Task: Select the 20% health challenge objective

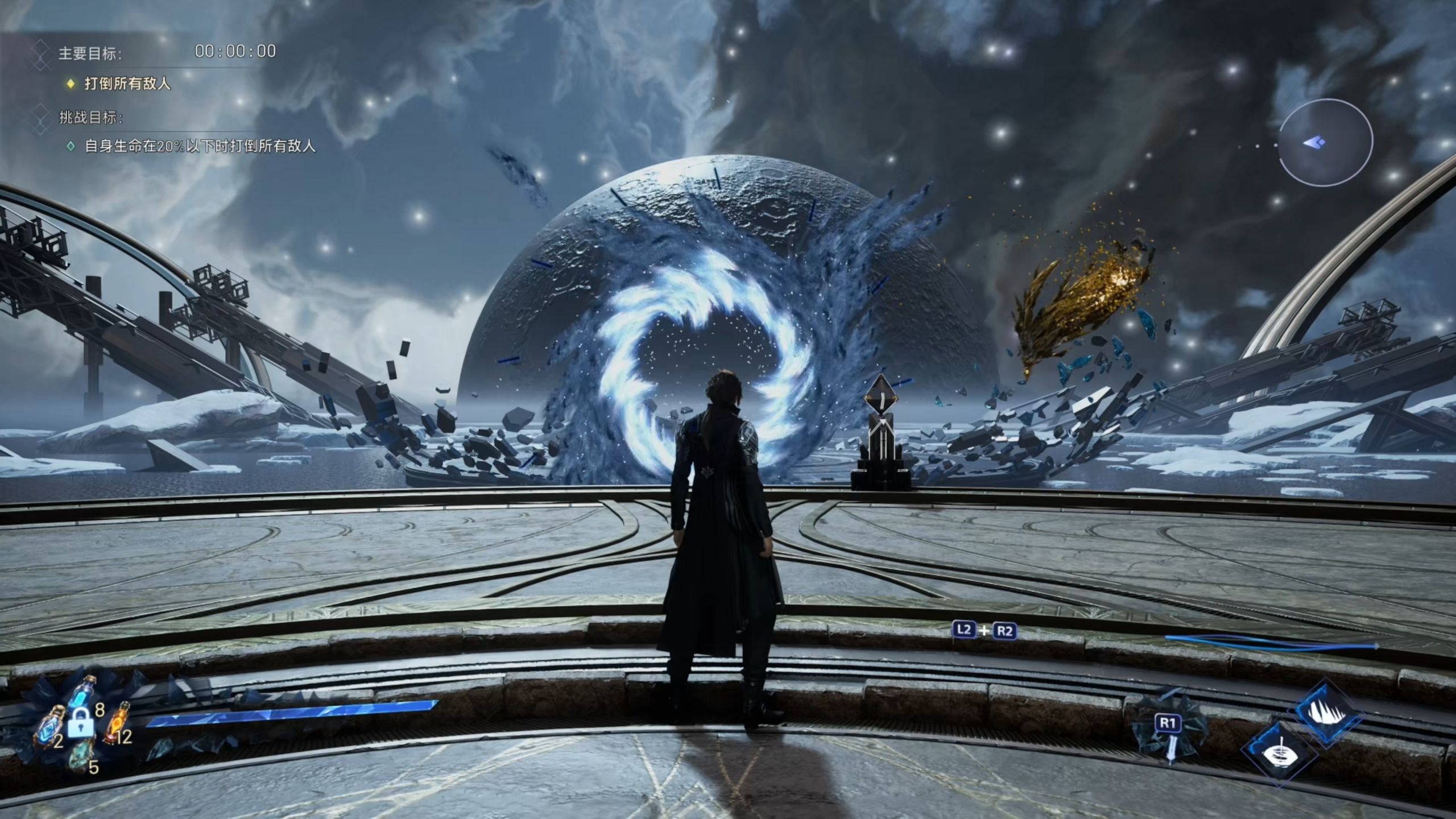Action: coord(200,147)
